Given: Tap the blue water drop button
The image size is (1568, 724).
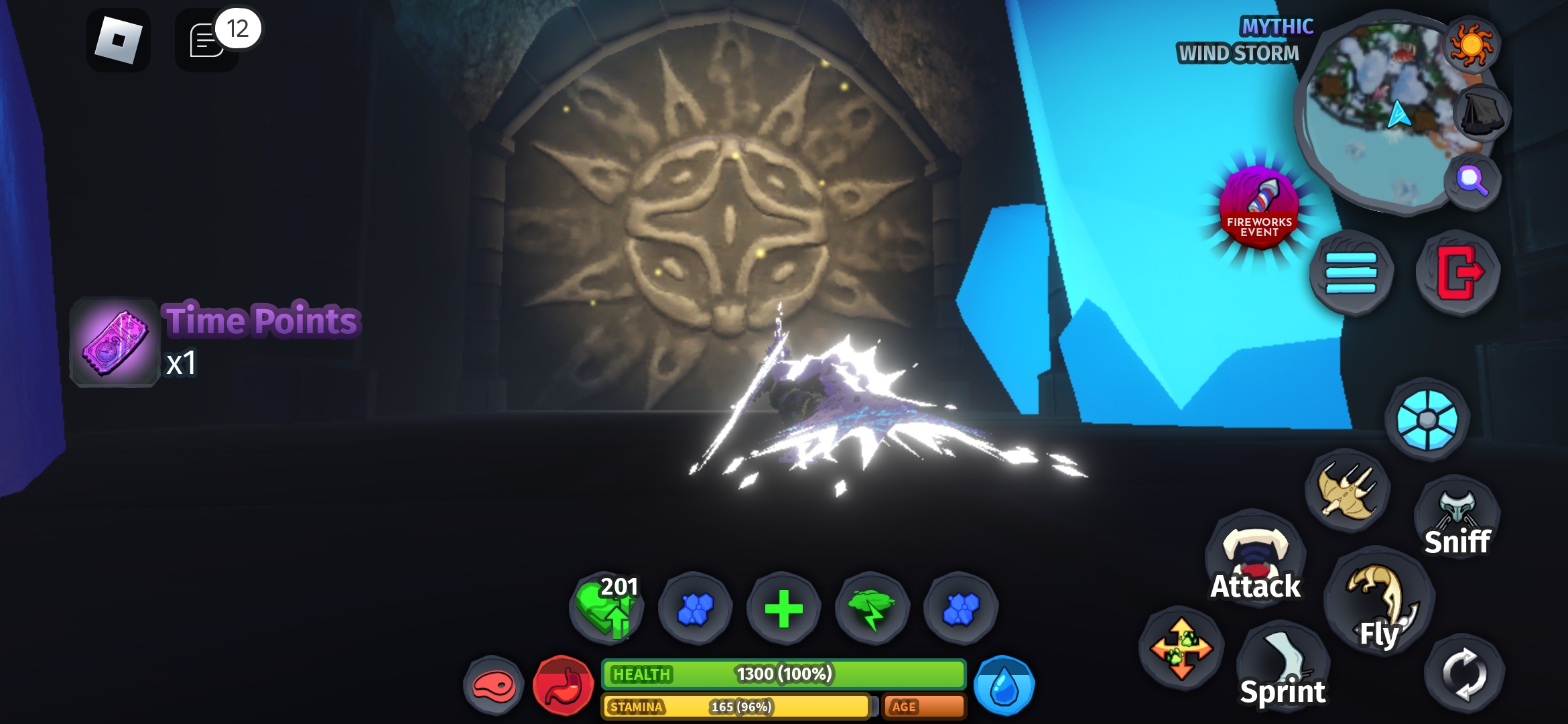Looking at the screenshot, I should pyautogui.click(x=1004, y=686).
